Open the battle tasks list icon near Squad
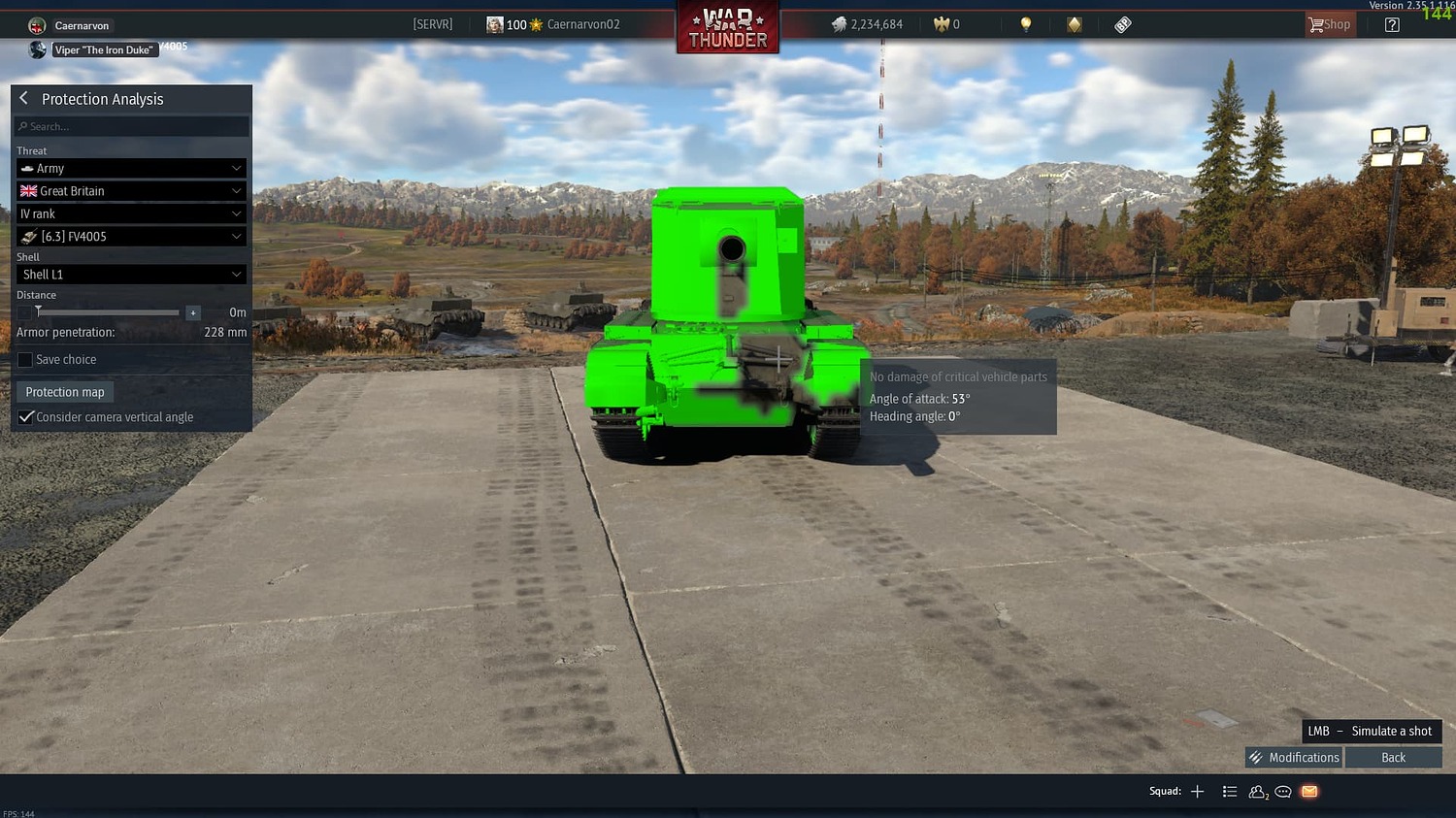 [1229, 792]
